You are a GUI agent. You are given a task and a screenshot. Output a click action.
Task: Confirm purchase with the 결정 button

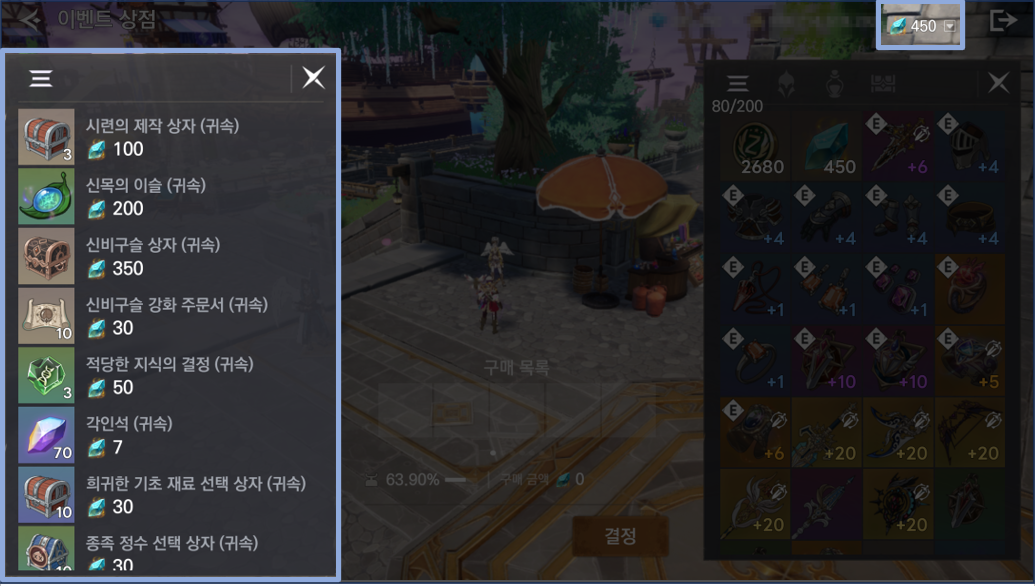point(620,537)
